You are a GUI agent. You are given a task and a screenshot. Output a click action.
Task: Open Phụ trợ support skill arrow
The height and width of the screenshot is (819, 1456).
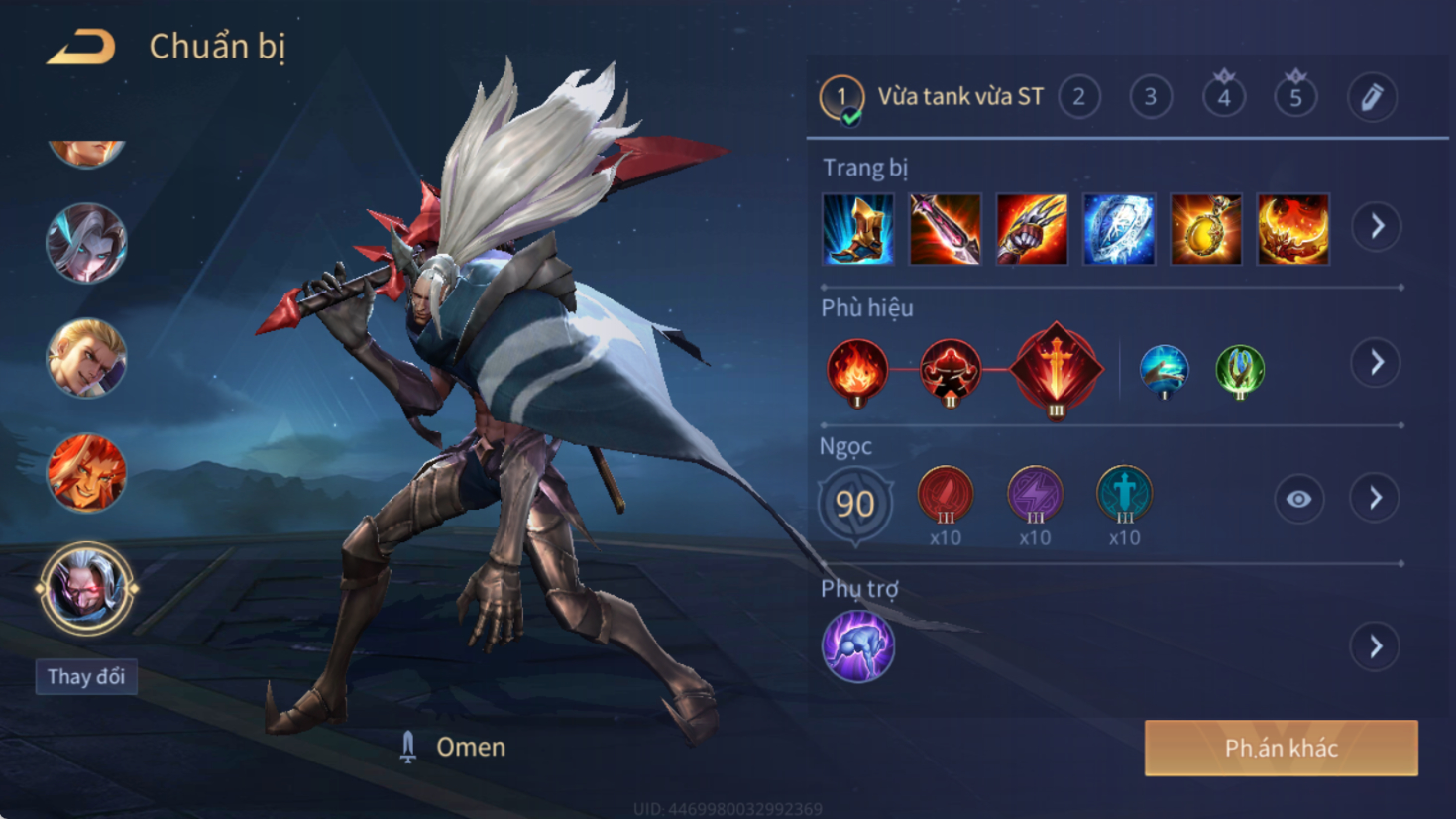pos(1375,647)
